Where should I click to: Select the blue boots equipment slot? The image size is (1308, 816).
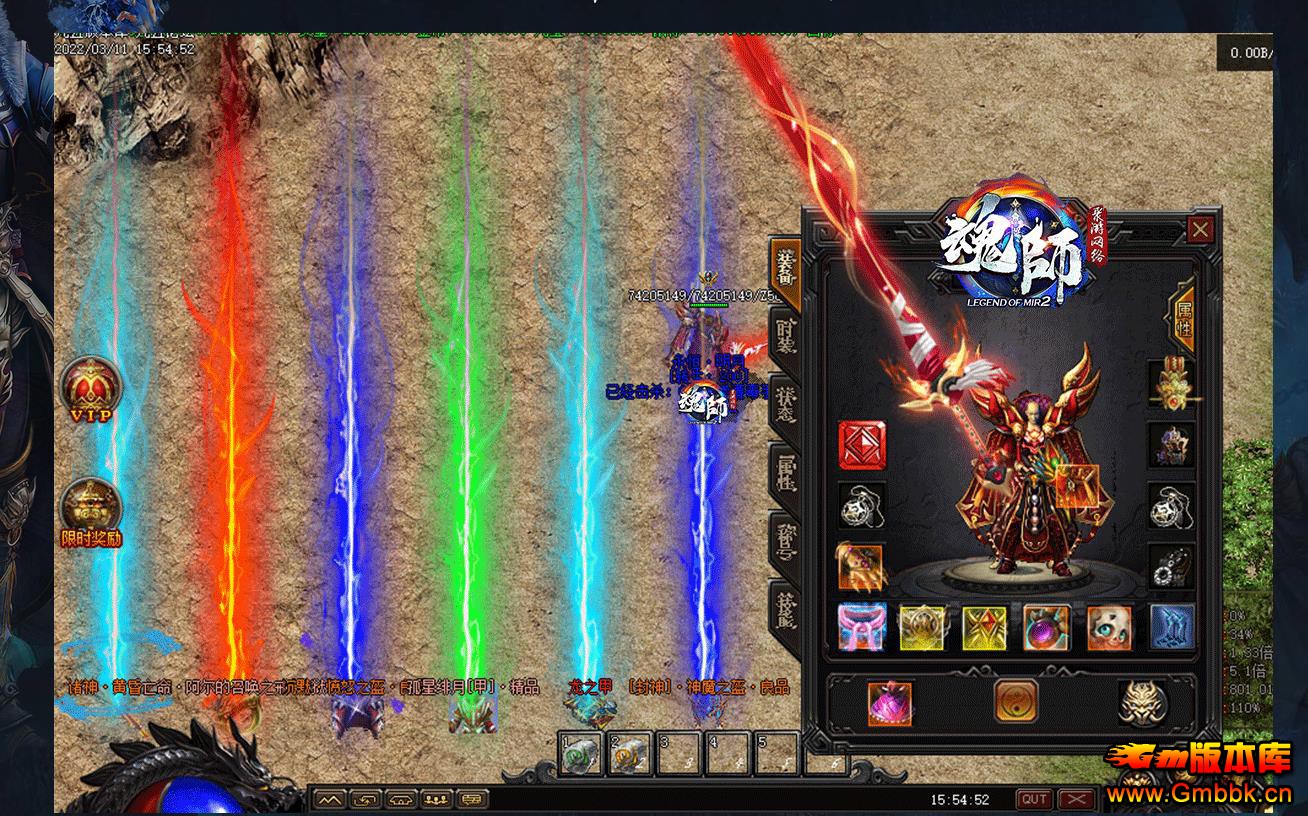[x=1171, y=627]
